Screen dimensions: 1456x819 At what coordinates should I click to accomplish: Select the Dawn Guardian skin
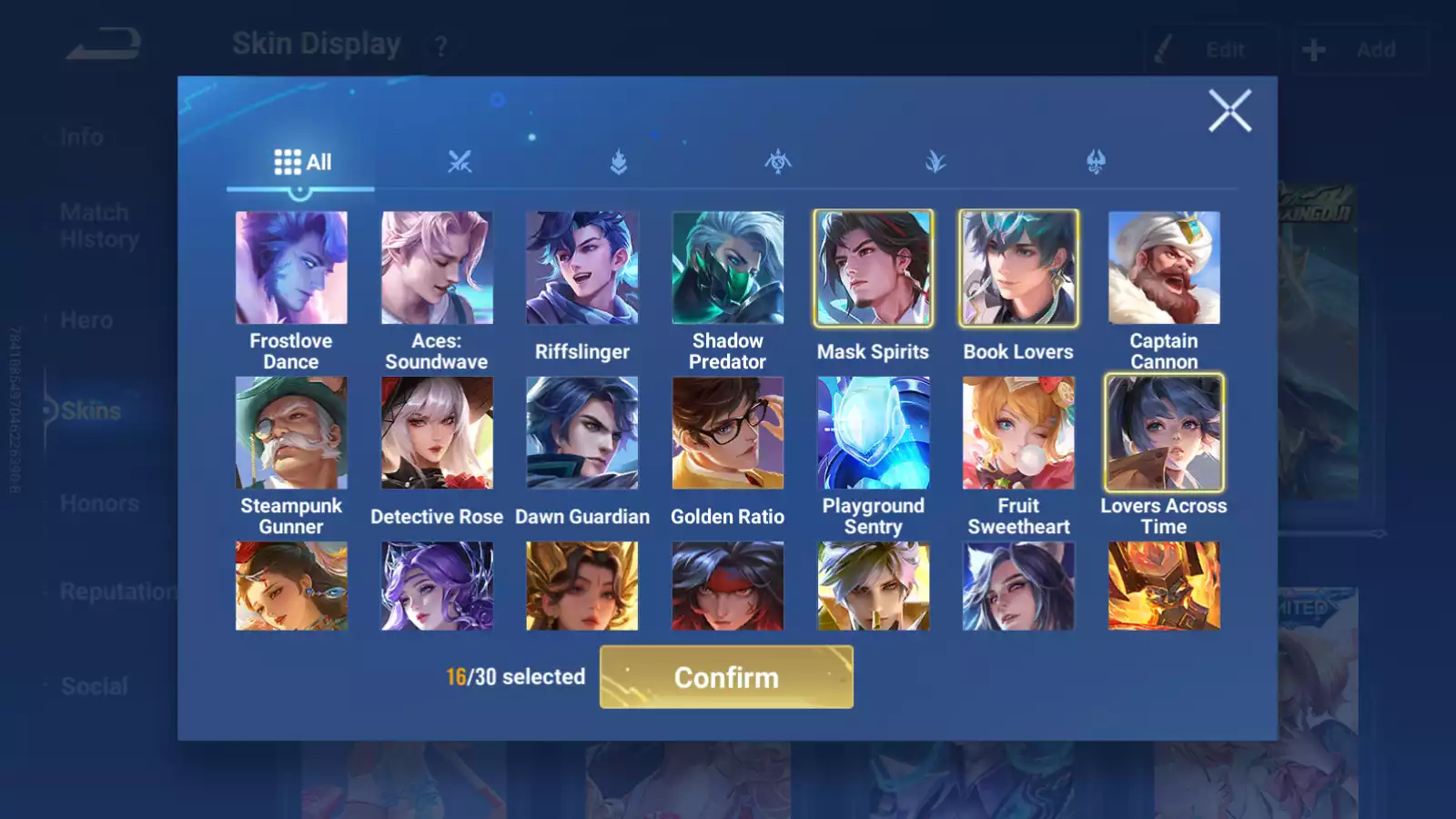[x=582, y=432]
